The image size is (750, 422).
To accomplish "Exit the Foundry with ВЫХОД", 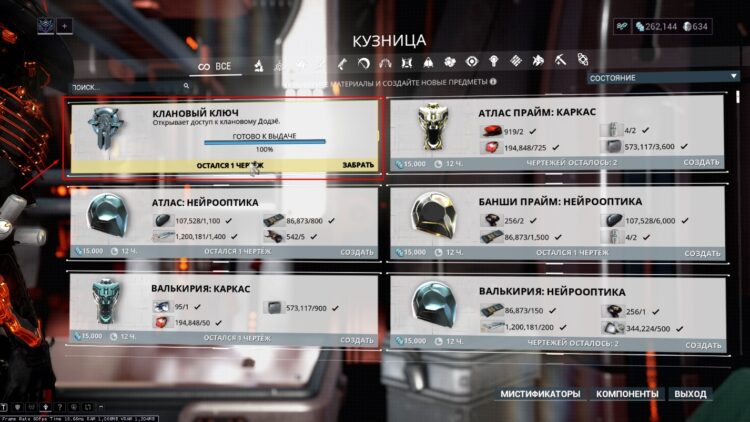I will (x=690, y=394).
